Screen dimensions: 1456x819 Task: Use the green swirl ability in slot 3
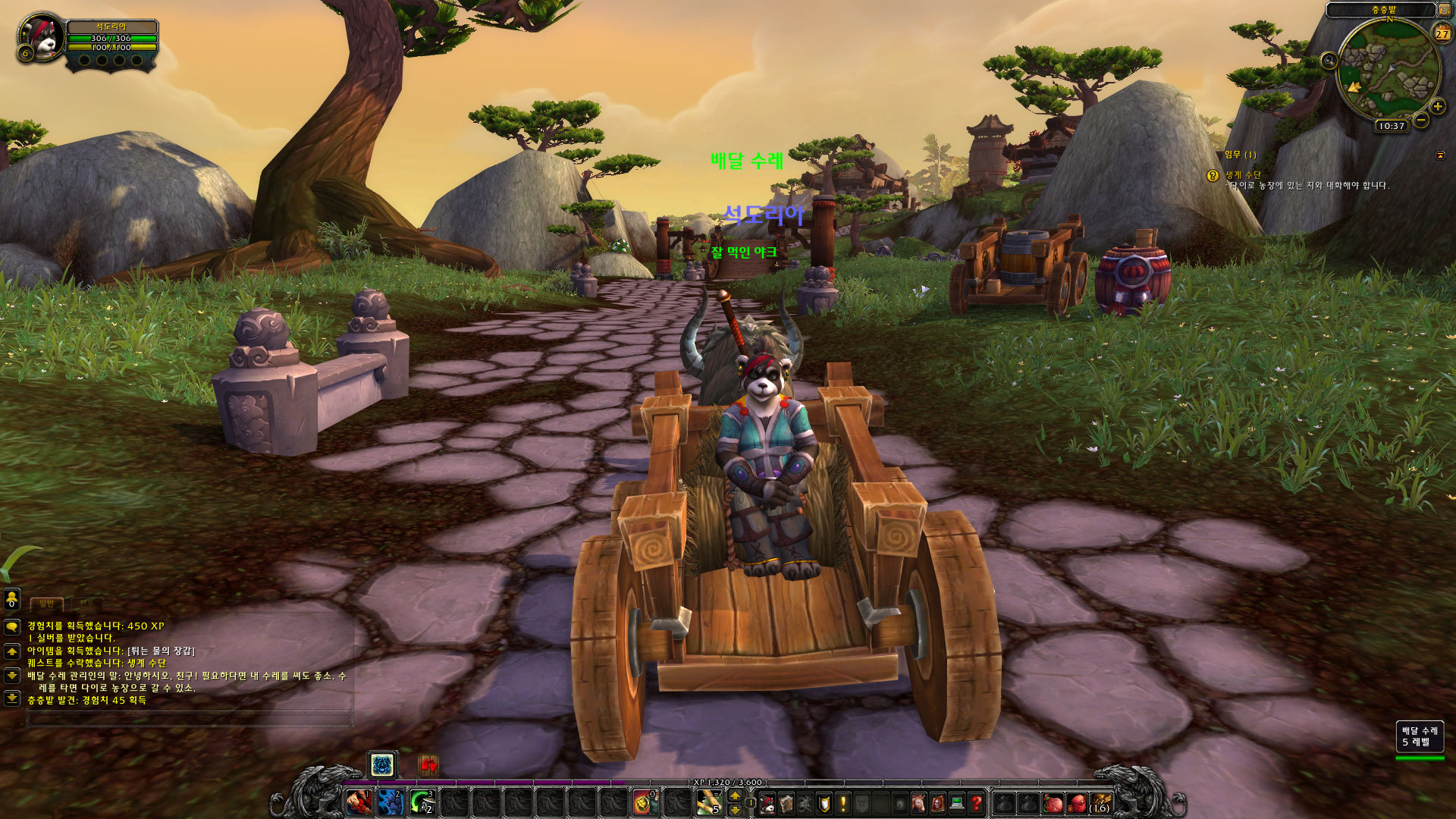click(x=422, y=801)
